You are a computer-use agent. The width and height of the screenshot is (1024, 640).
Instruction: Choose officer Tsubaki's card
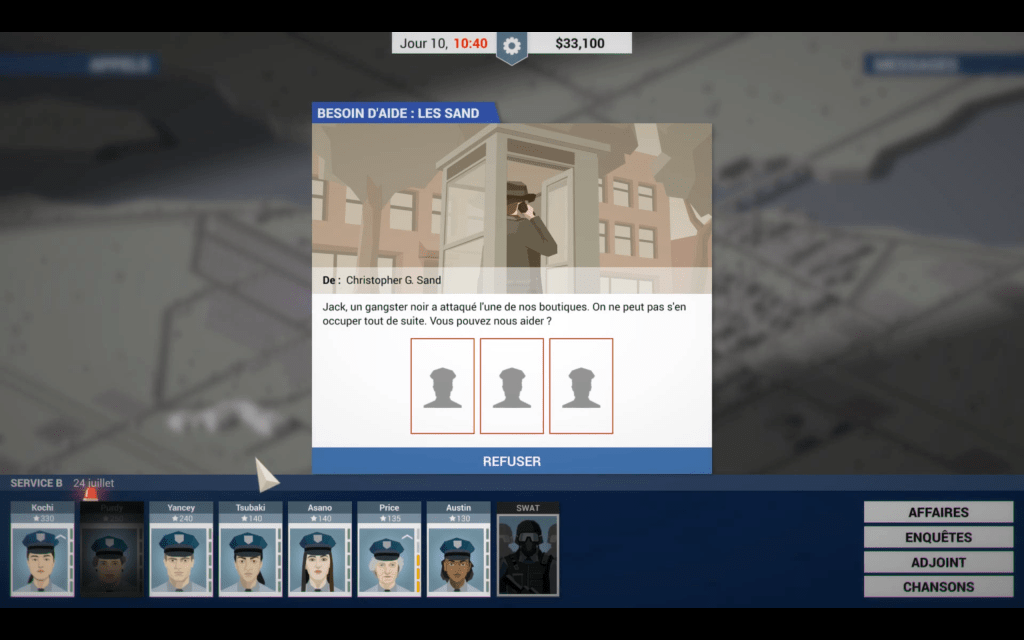pyautogui.click(x=250, y=550)
